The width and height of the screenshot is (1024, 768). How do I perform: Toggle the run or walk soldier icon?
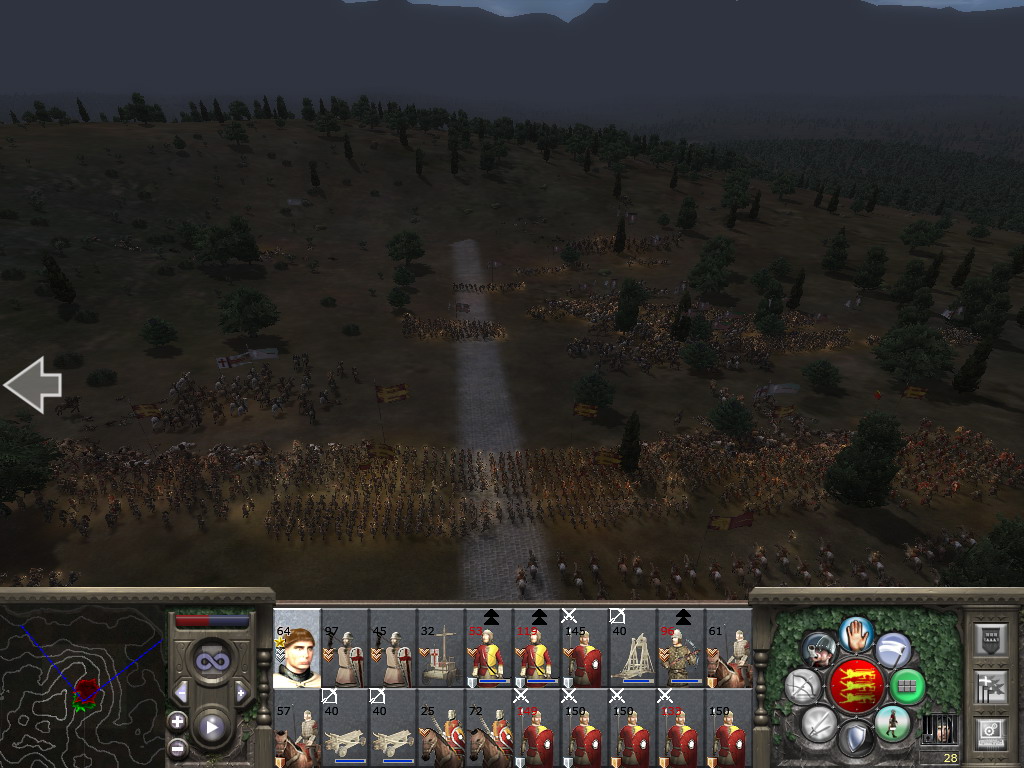tap(891, 723)
